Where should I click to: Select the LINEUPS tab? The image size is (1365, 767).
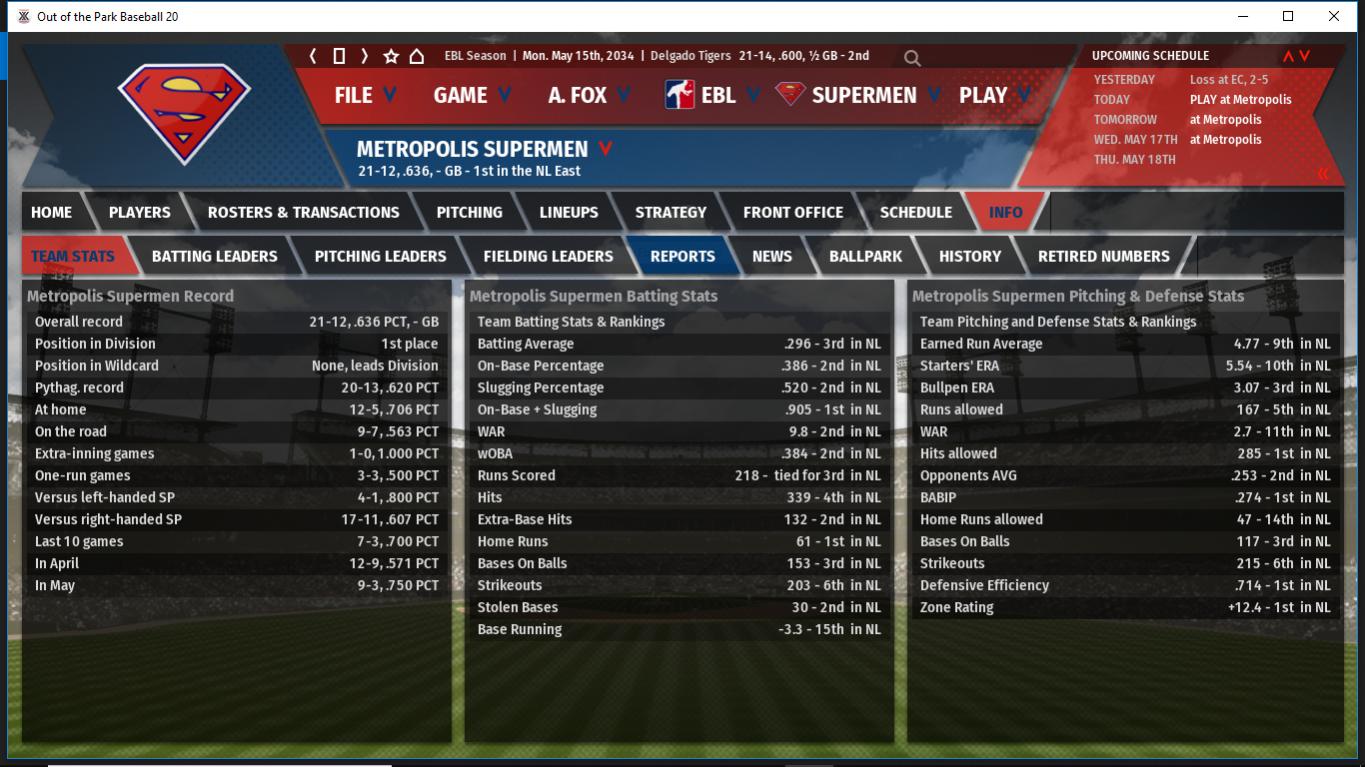[568, 212]
